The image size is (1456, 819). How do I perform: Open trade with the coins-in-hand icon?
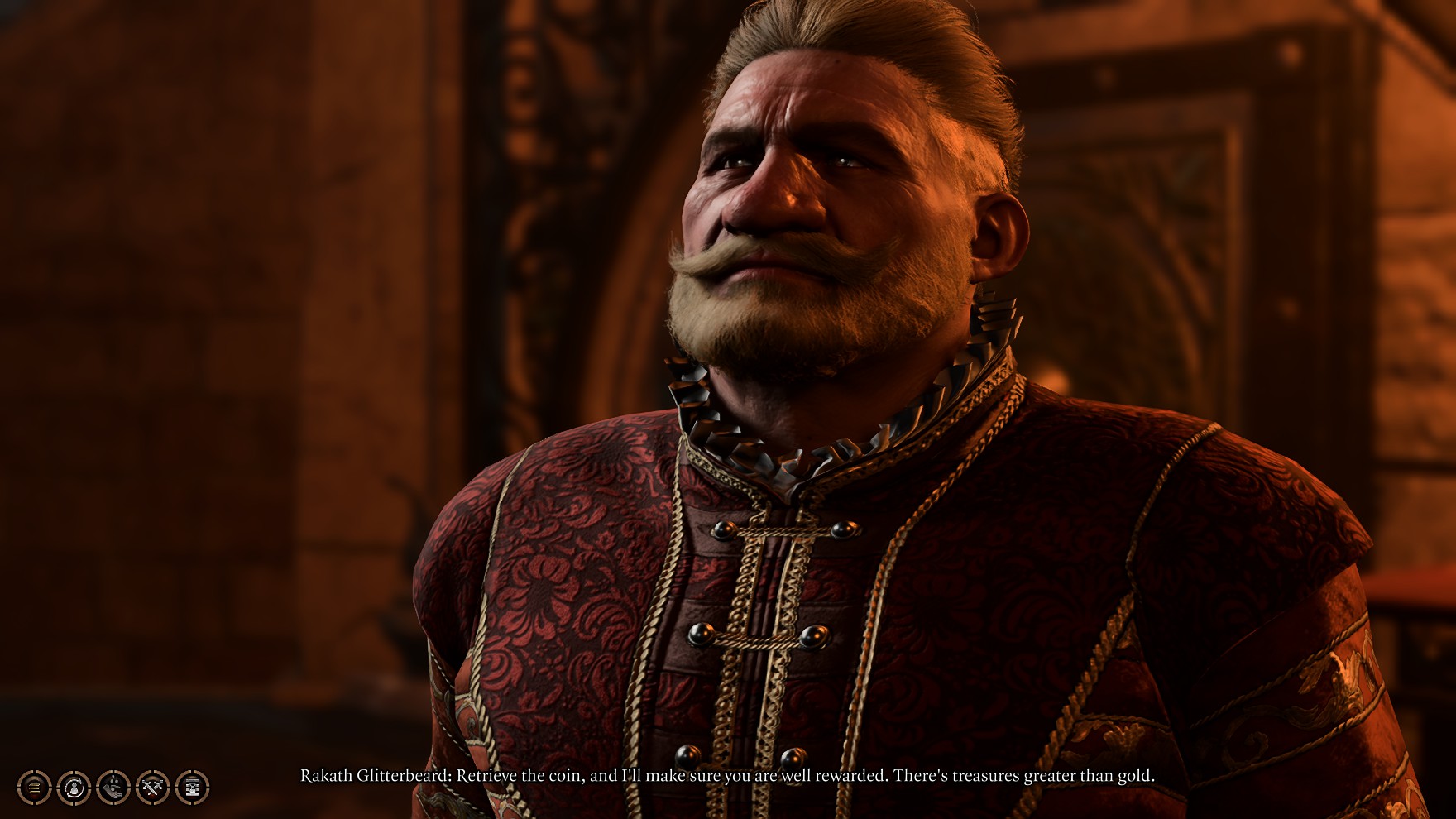click(113, 787)
